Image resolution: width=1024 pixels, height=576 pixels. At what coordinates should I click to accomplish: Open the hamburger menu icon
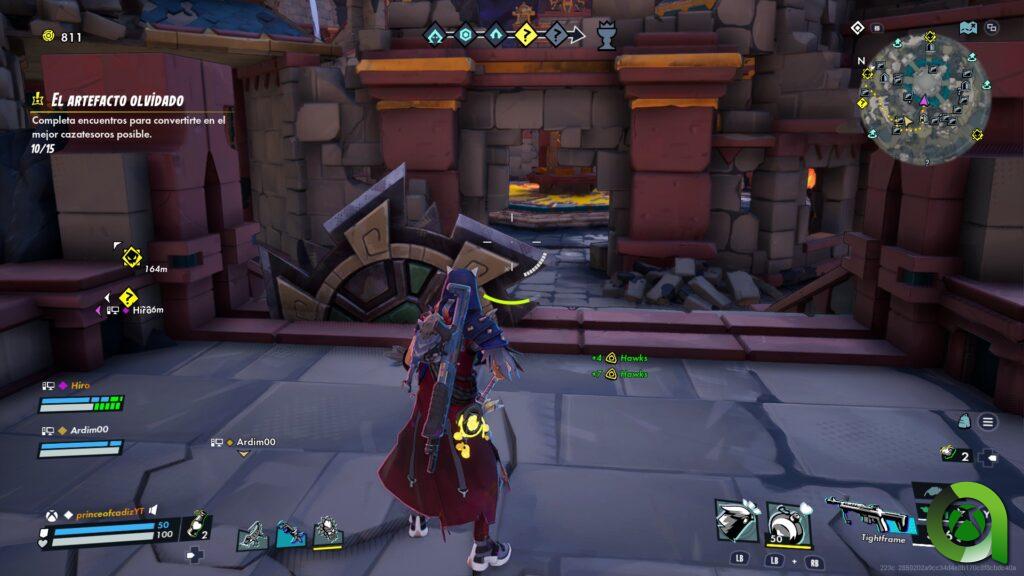pos(988,422)
